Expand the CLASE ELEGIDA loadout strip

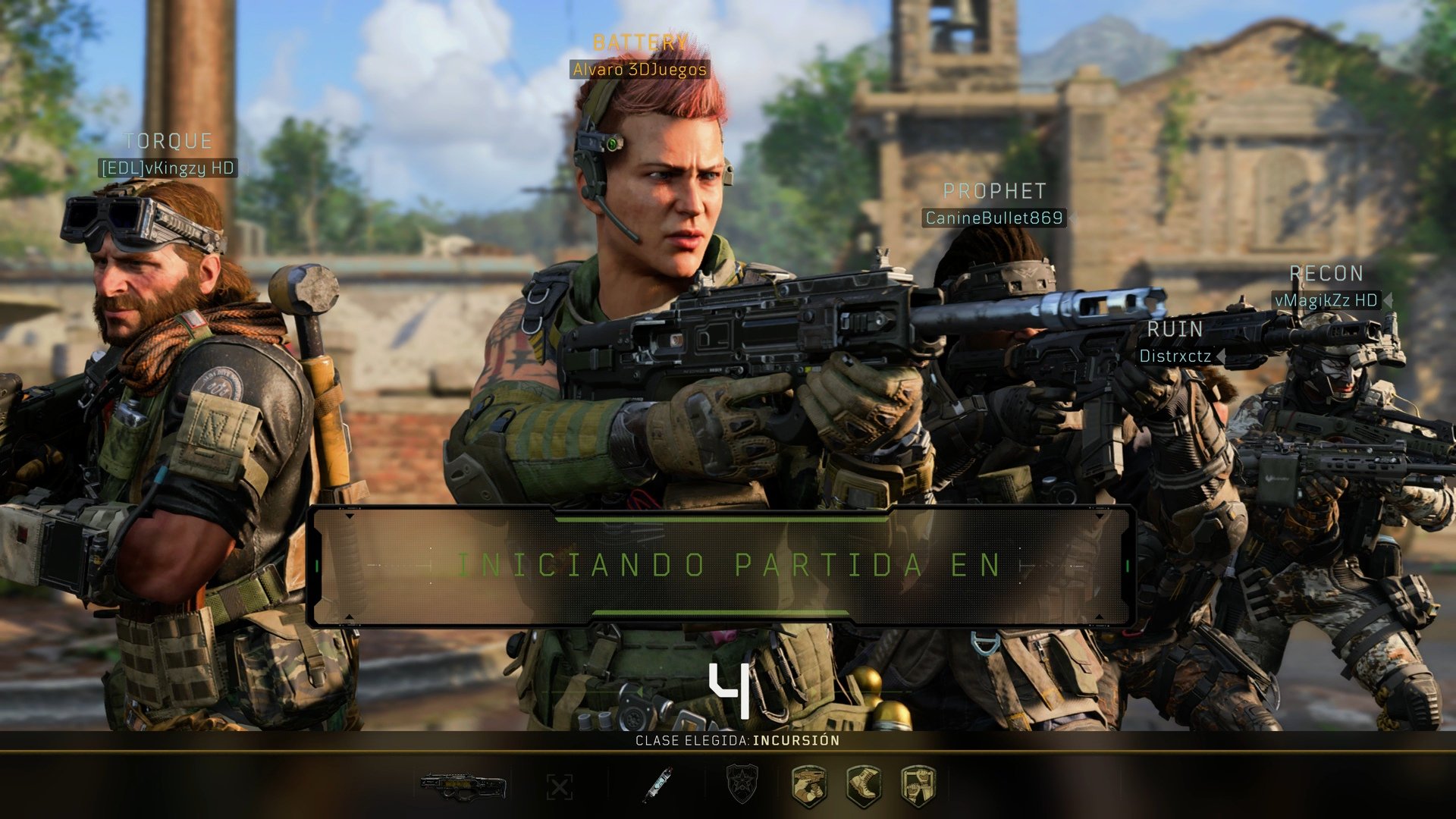pyautogui.click(x=728, y=741)
